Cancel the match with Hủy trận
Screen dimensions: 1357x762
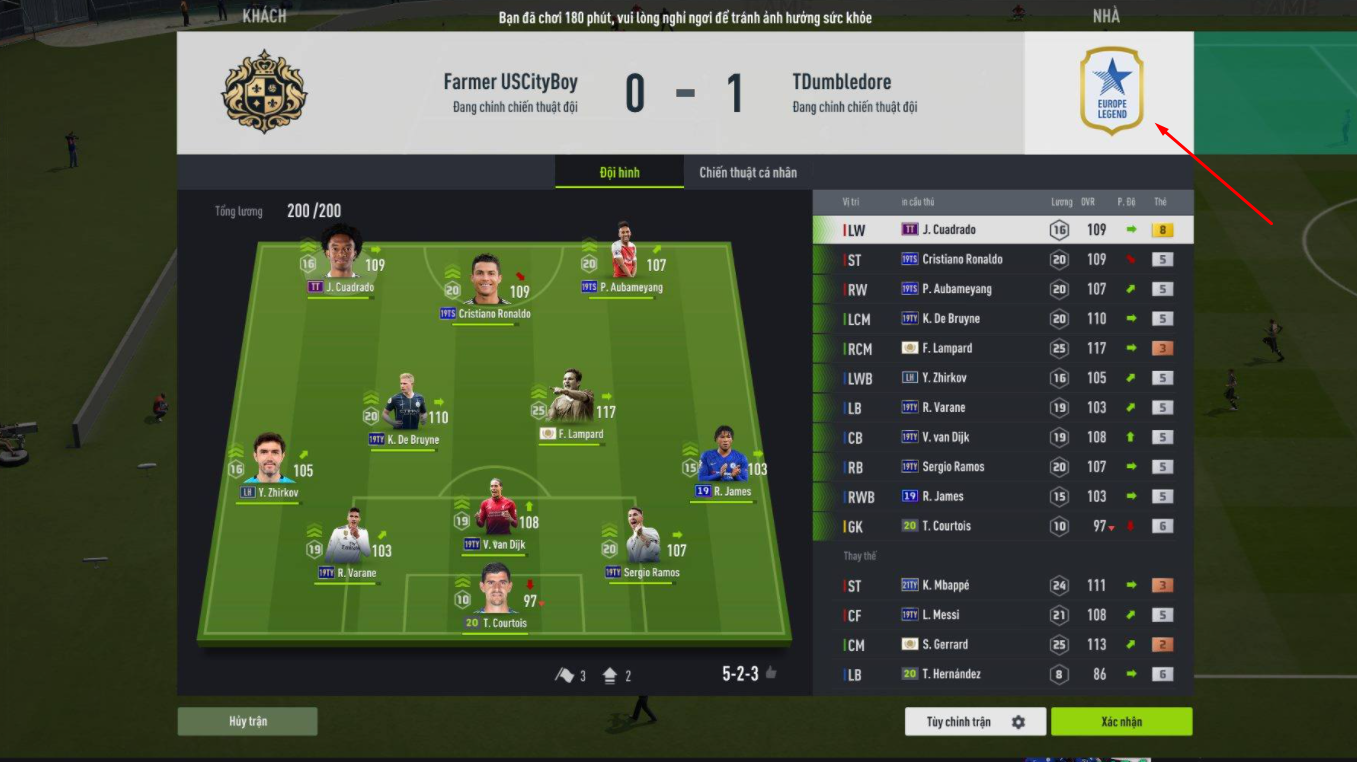click(x=247, y=722)
